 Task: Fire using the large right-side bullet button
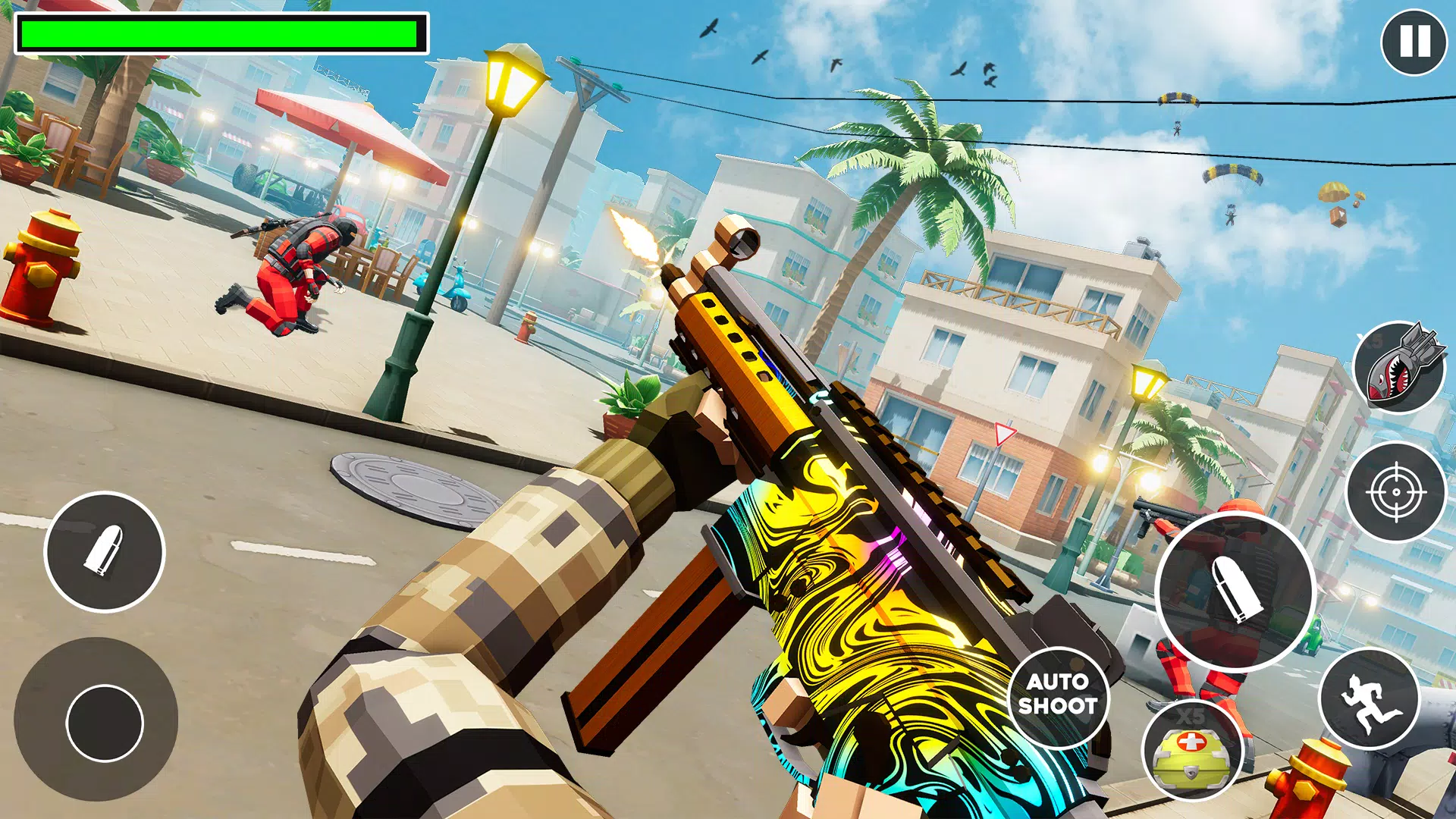[x=1235, y=591]
